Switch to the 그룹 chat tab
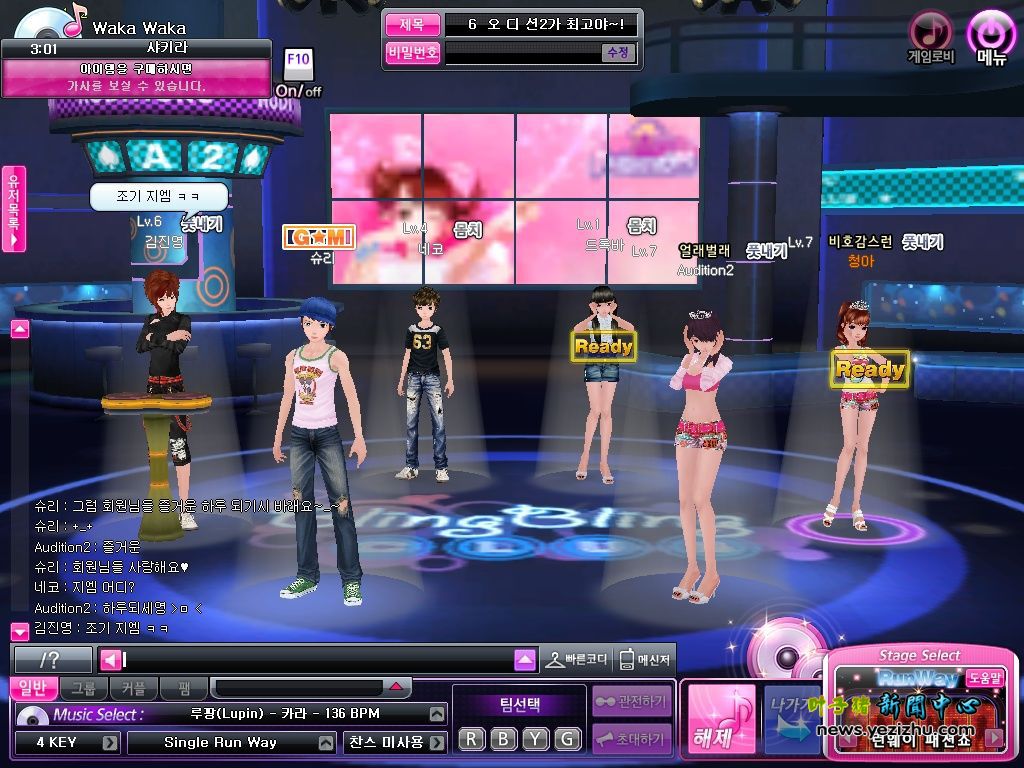Viewport: 1024px width, 768px height. 84,688
